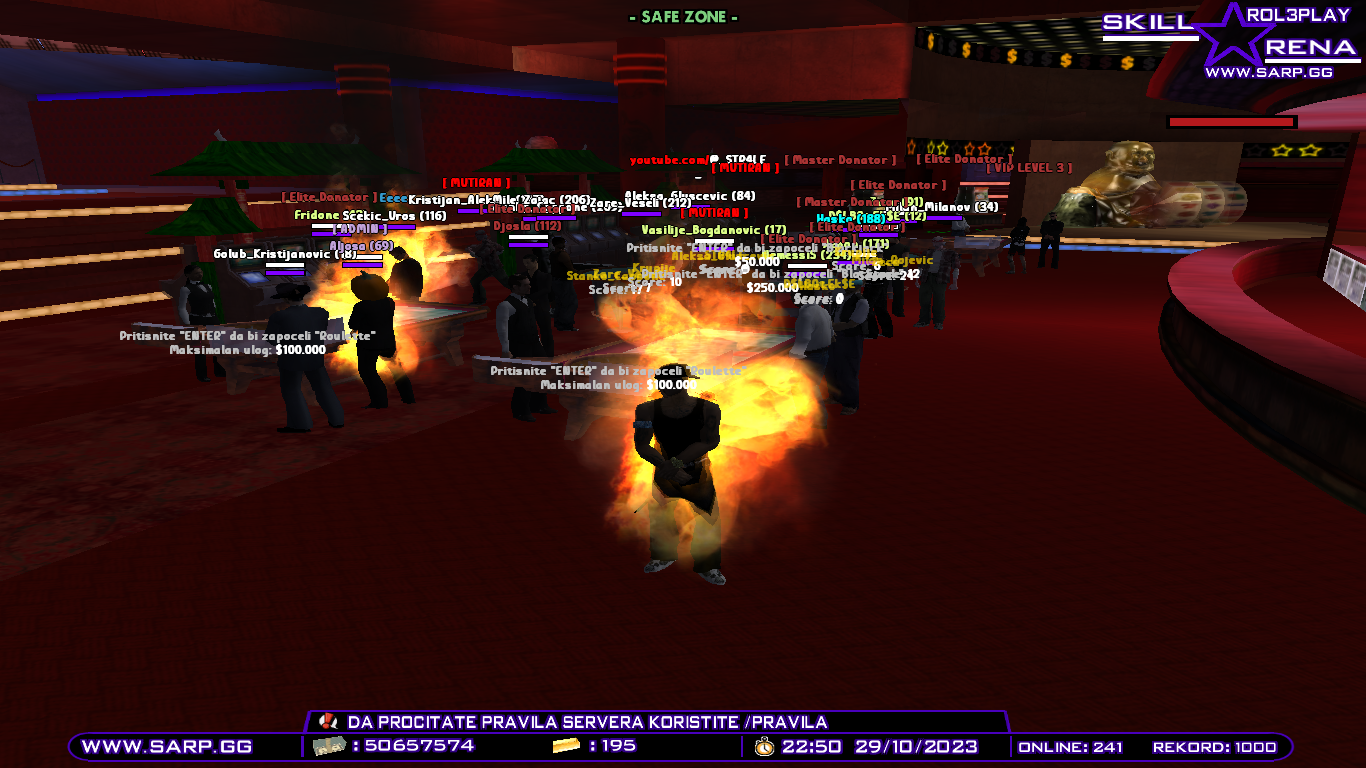The image size is (1366, 768).
Task: Toggle the [Elite Donator] tag above Milanov
Action: 963,159
